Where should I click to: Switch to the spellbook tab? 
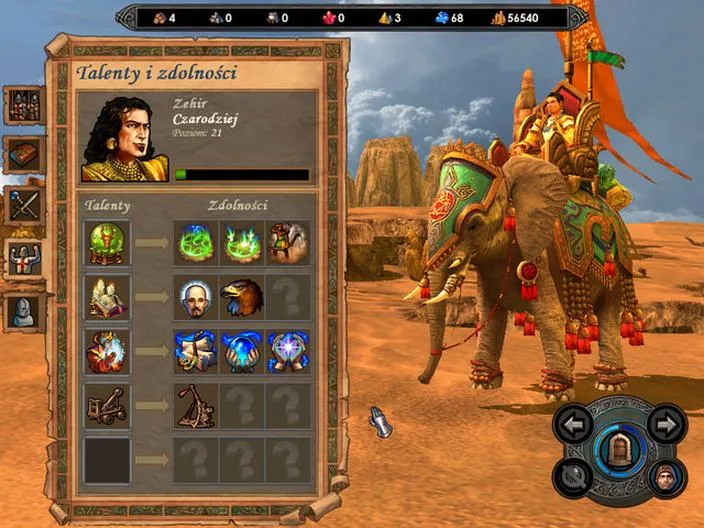(x=24, y=155)
